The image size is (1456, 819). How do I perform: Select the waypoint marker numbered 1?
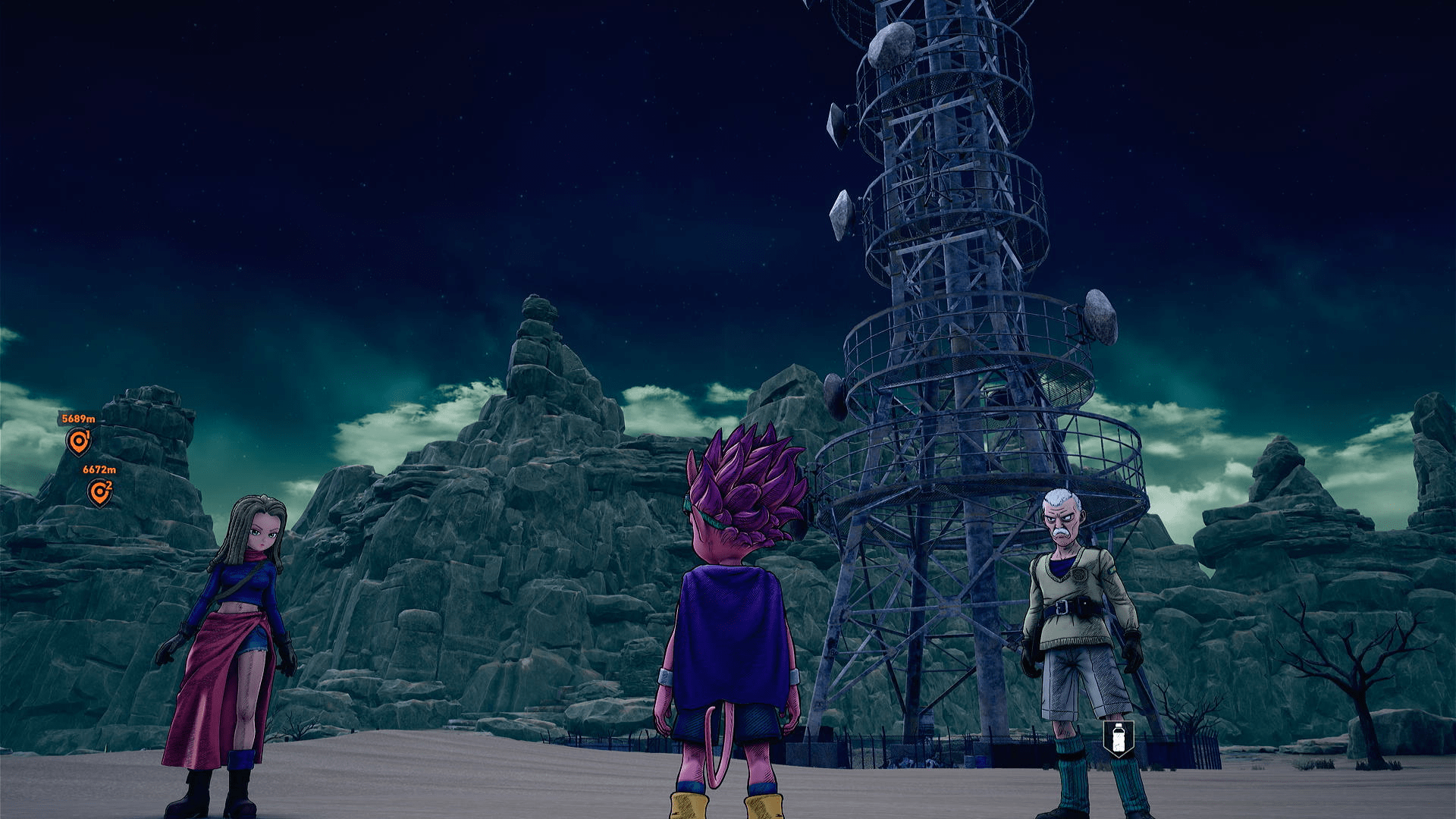[79, 441]
